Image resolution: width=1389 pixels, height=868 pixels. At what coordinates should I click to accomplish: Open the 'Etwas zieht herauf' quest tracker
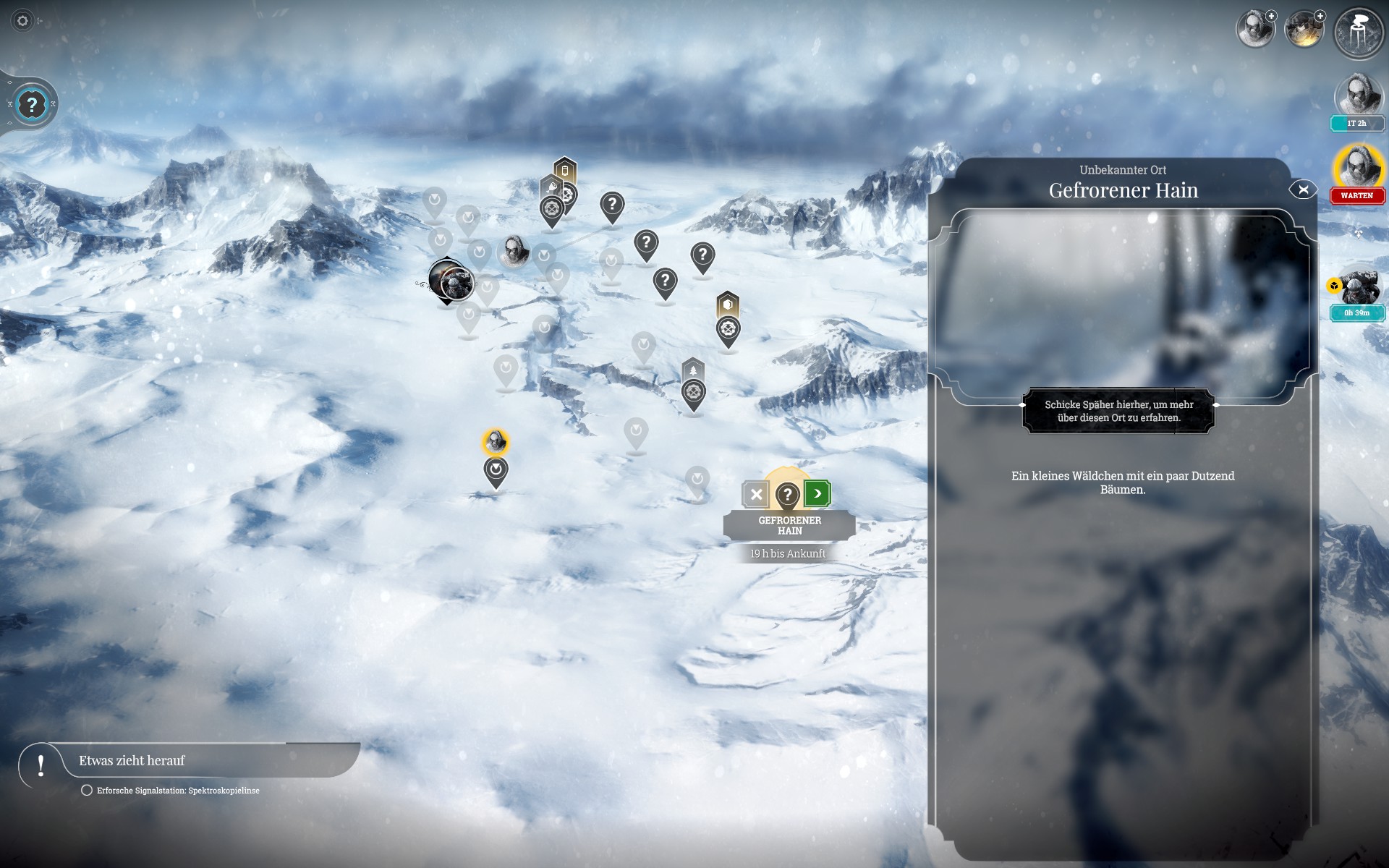click(x=132, y=761)
